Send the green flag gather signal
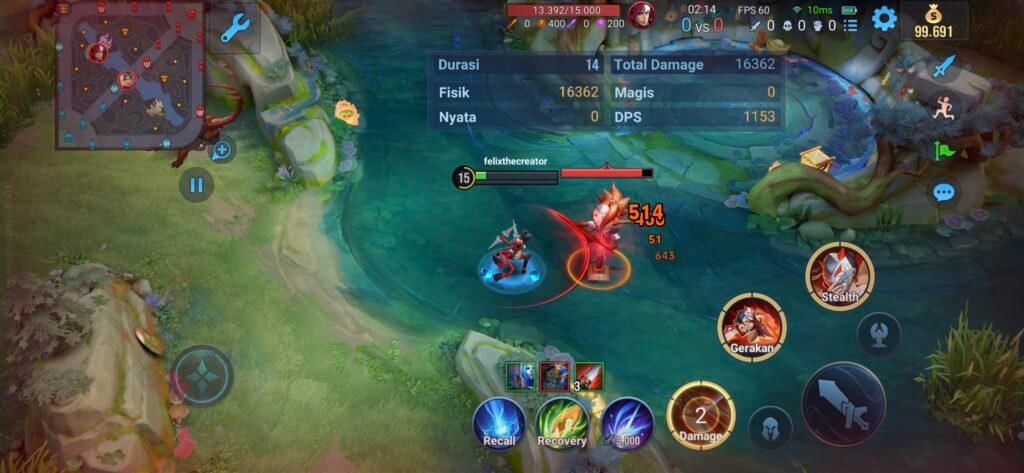This screenshot has width=1024, height=473. click(x=943, y=150)
